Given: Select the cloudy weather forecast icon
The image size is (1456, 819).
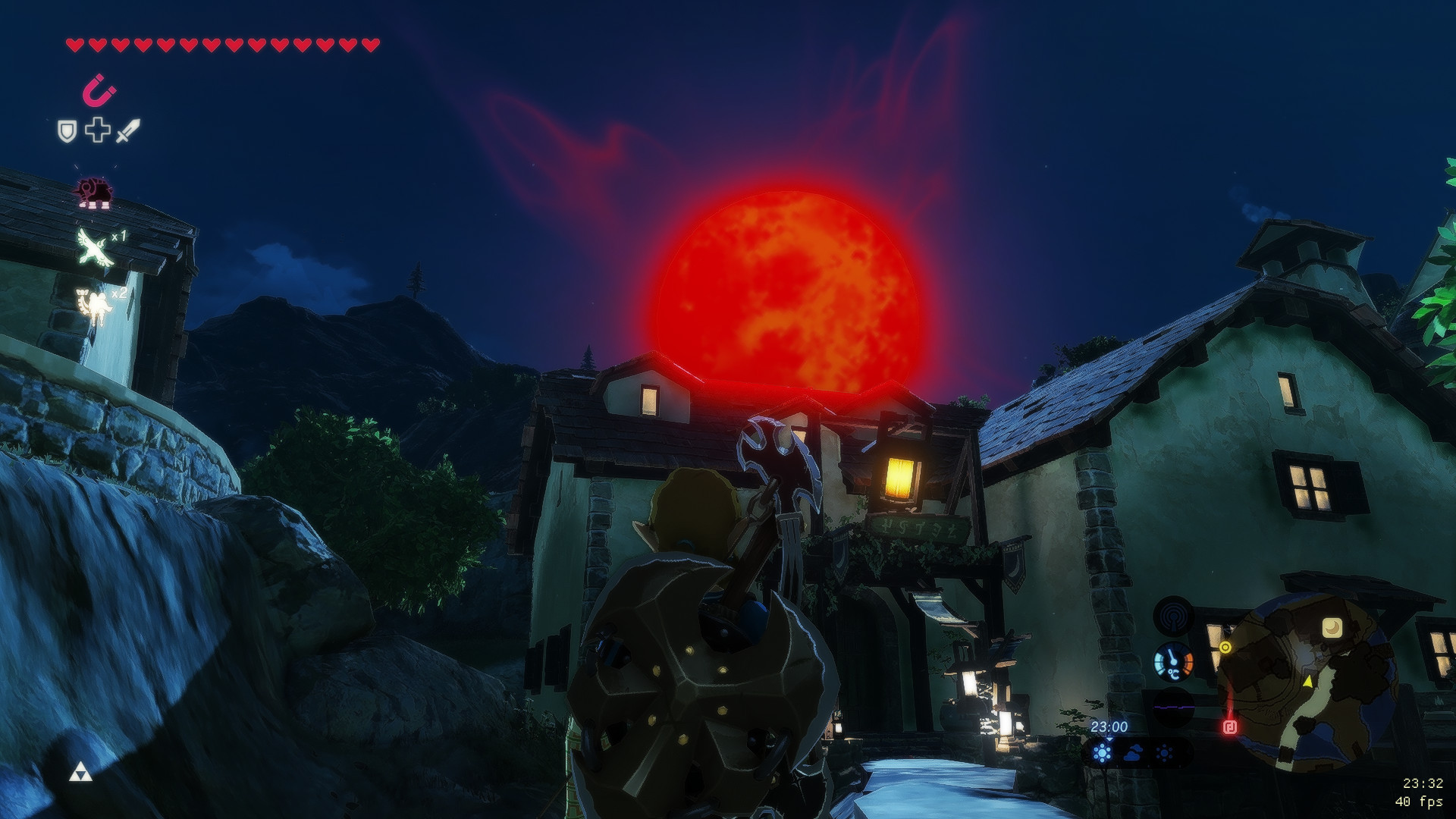Looking at the screenshot, I should coord(1133,753).
